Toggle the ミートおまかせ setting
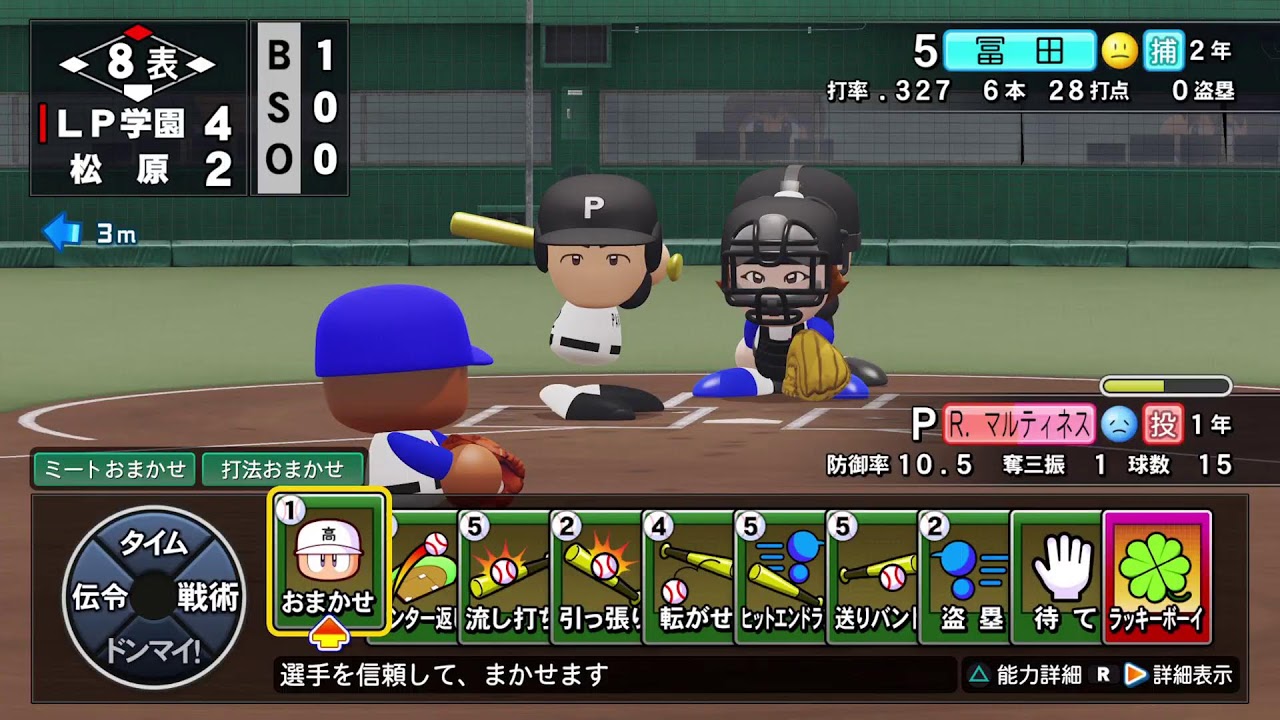Image resolution: width=1280 pixels, height=720 pixels. pos(115,468)
